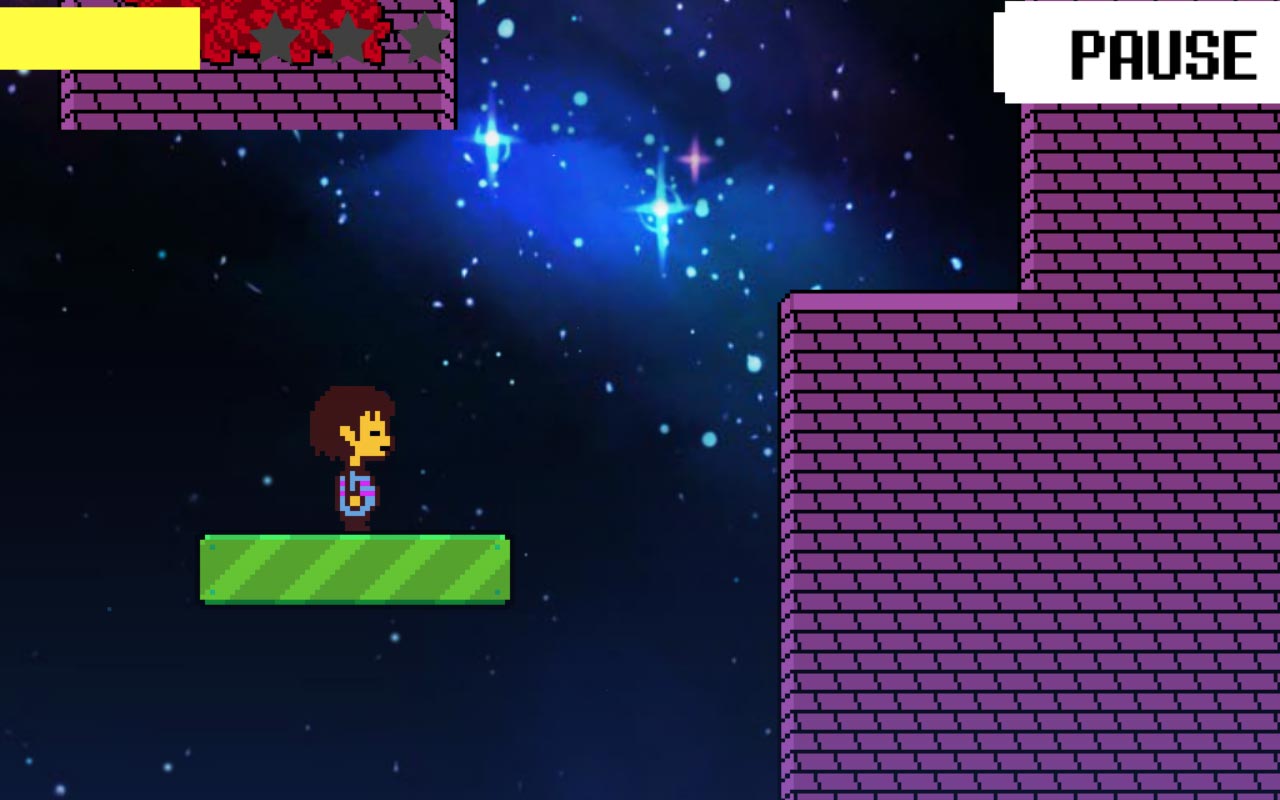1280x800 pixels.
Task: Click the green striped platform
Action: point(355,570)
